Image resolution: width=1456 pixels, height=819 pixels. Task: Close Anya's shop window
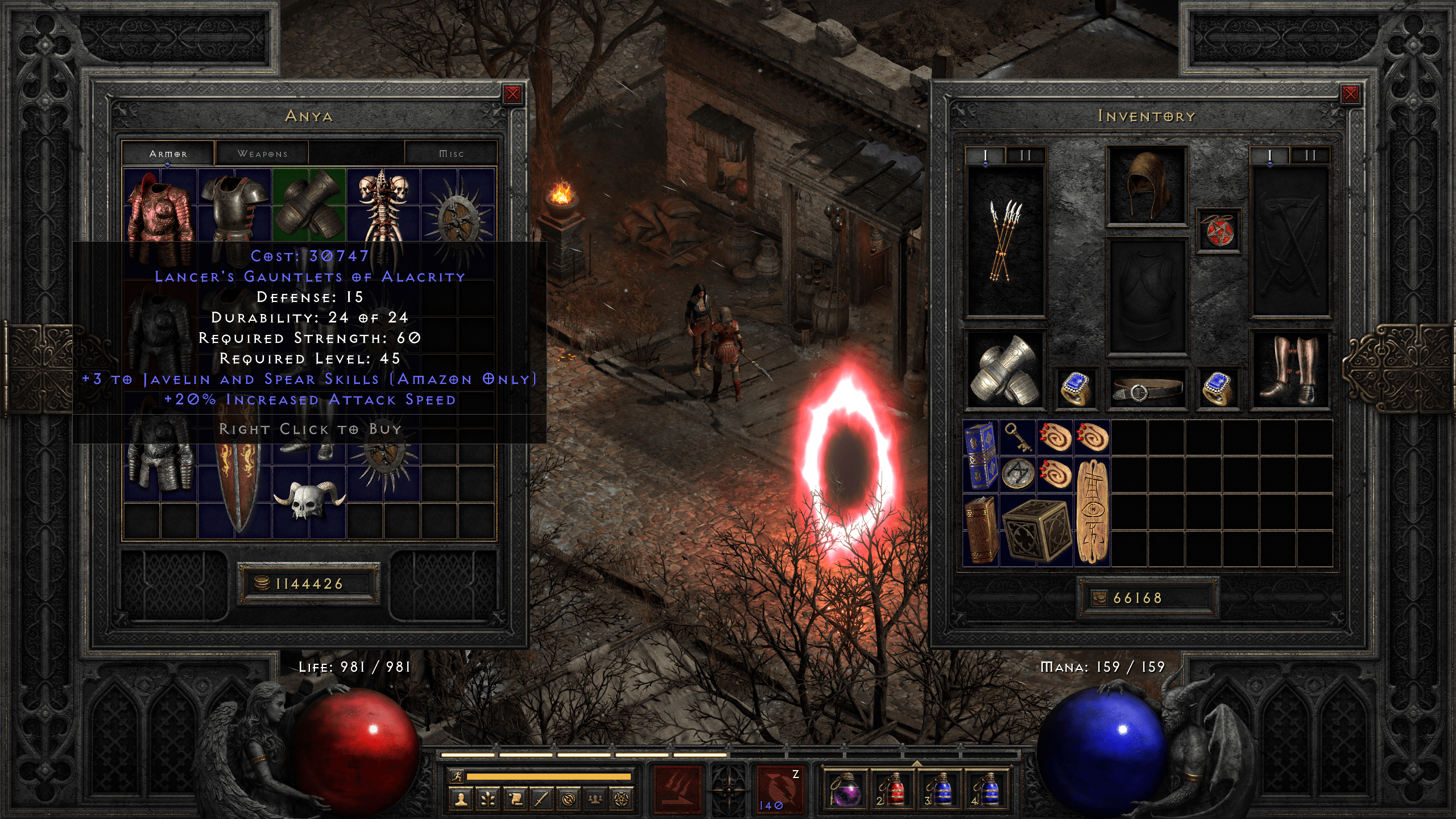[x=512, y=94]
